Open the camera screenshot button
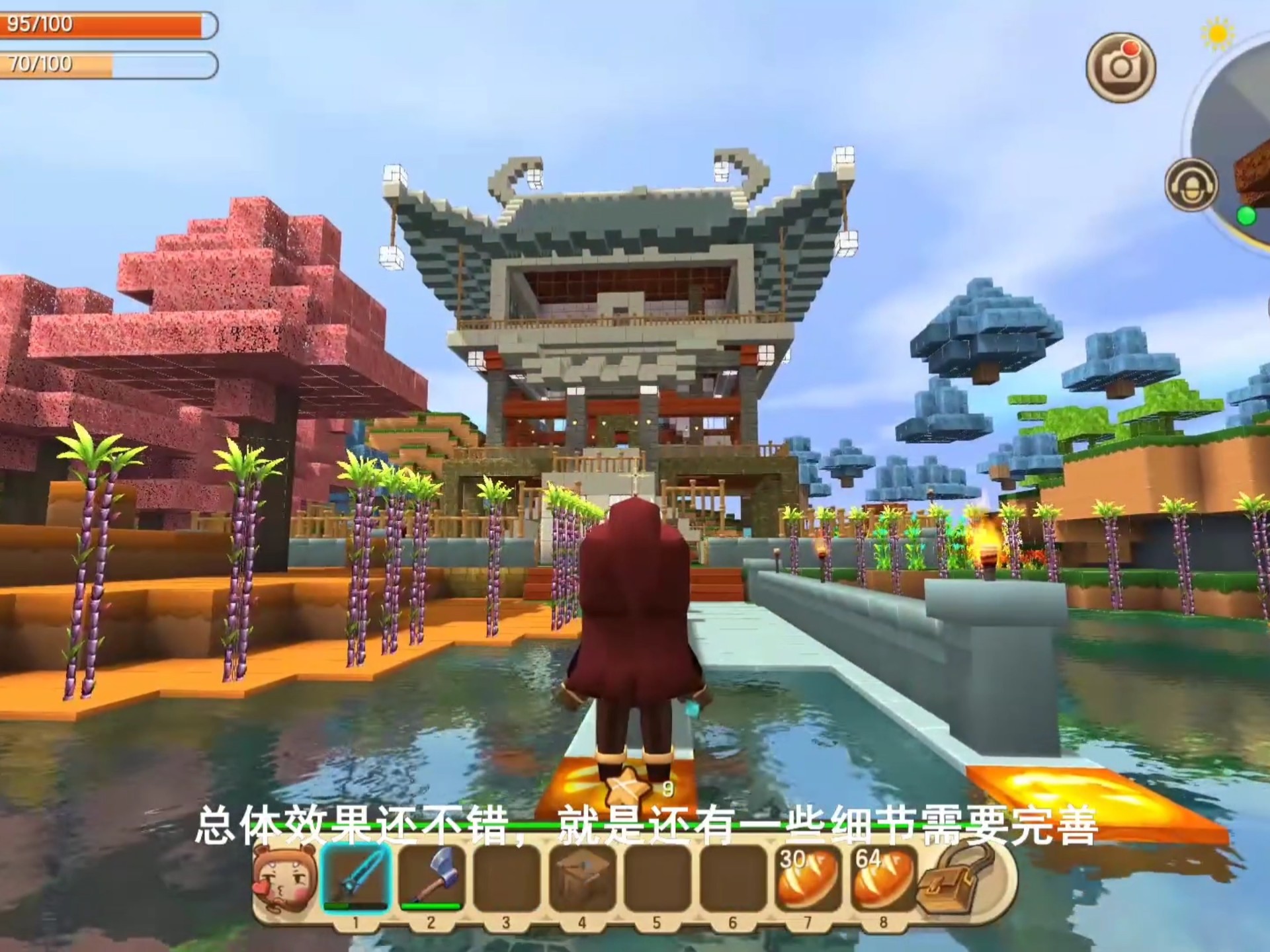1270x952 pixels. coord(1121,67)
